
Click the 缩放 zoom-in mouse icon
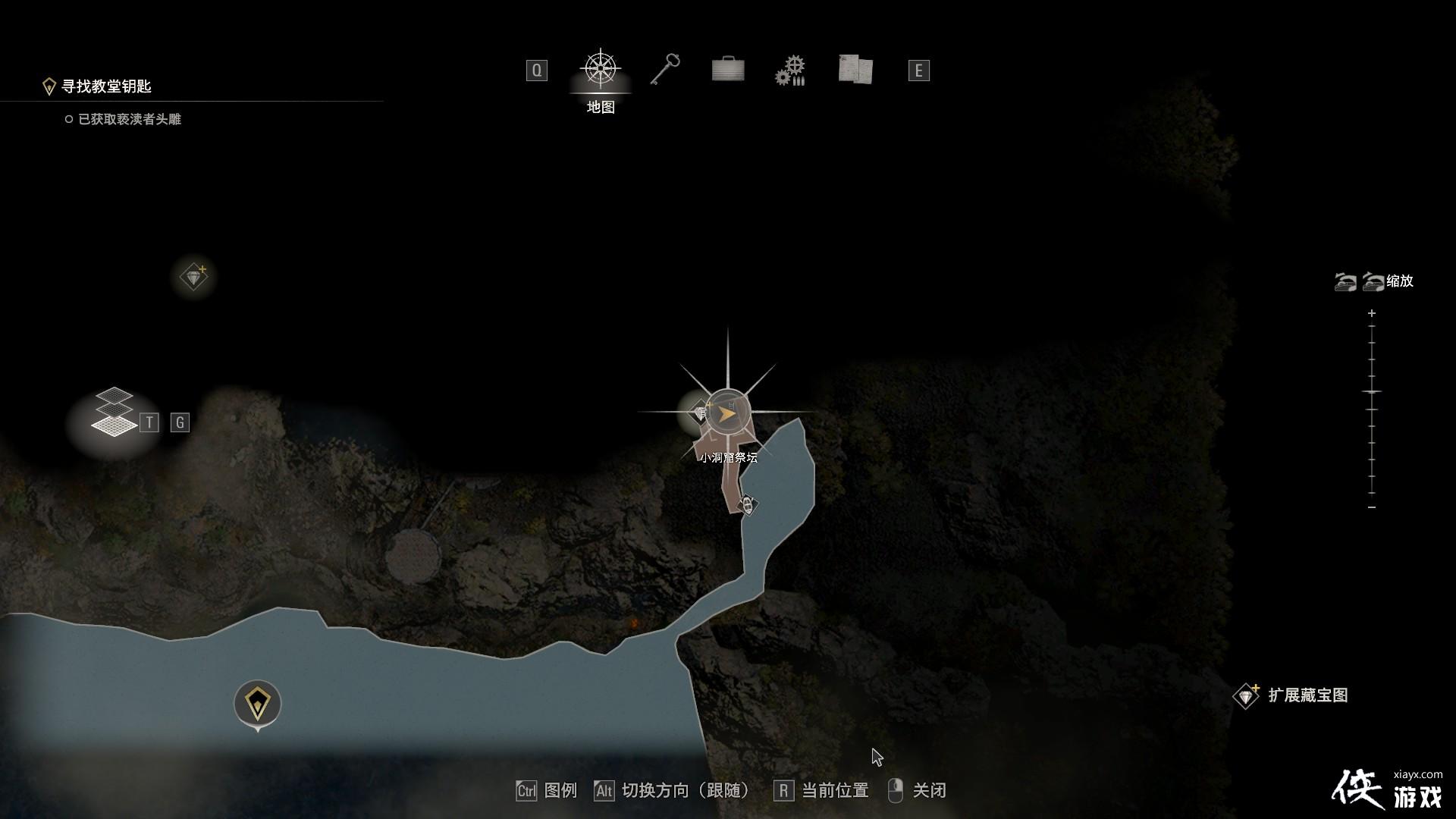1372,281
